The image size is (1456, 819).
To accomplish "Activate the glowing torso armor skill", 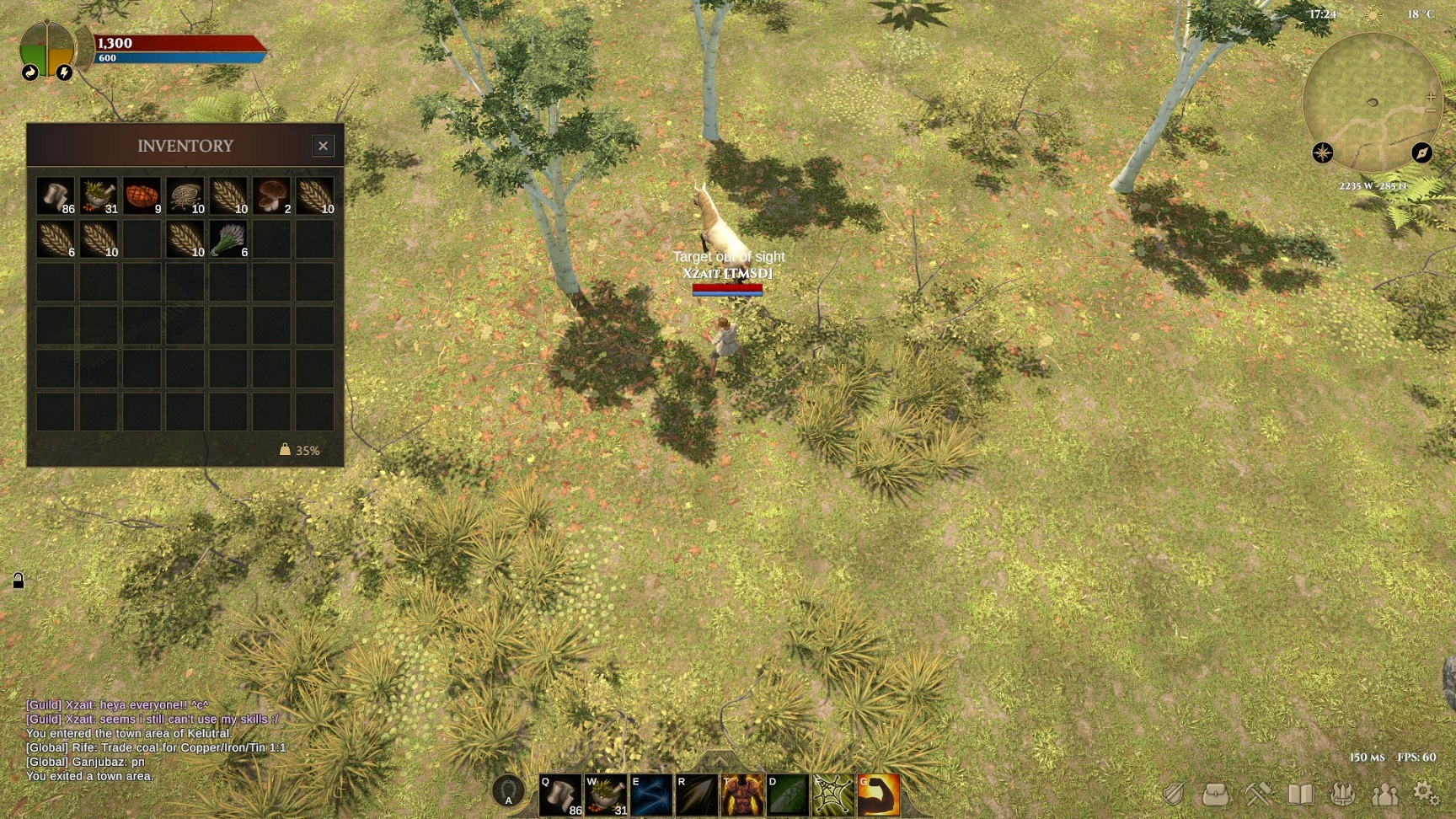I will (742, 795).
